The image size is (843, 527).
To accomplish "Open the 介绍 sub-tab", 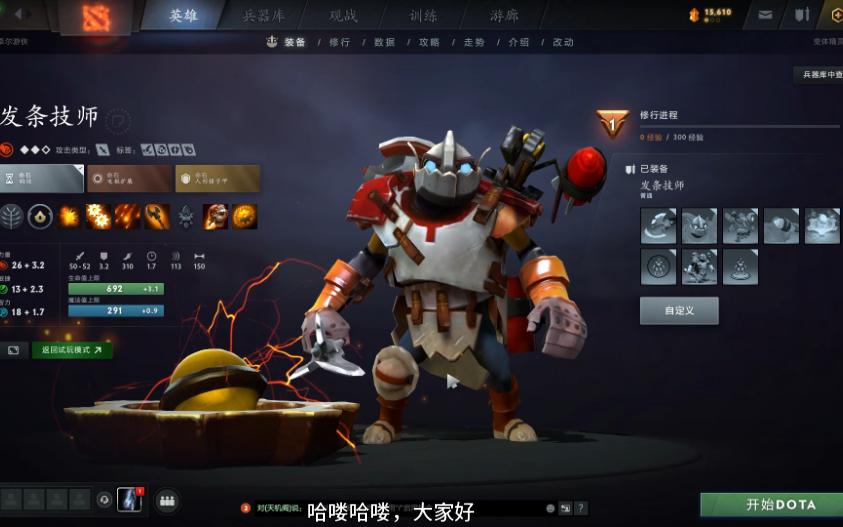I will [519, 43].
